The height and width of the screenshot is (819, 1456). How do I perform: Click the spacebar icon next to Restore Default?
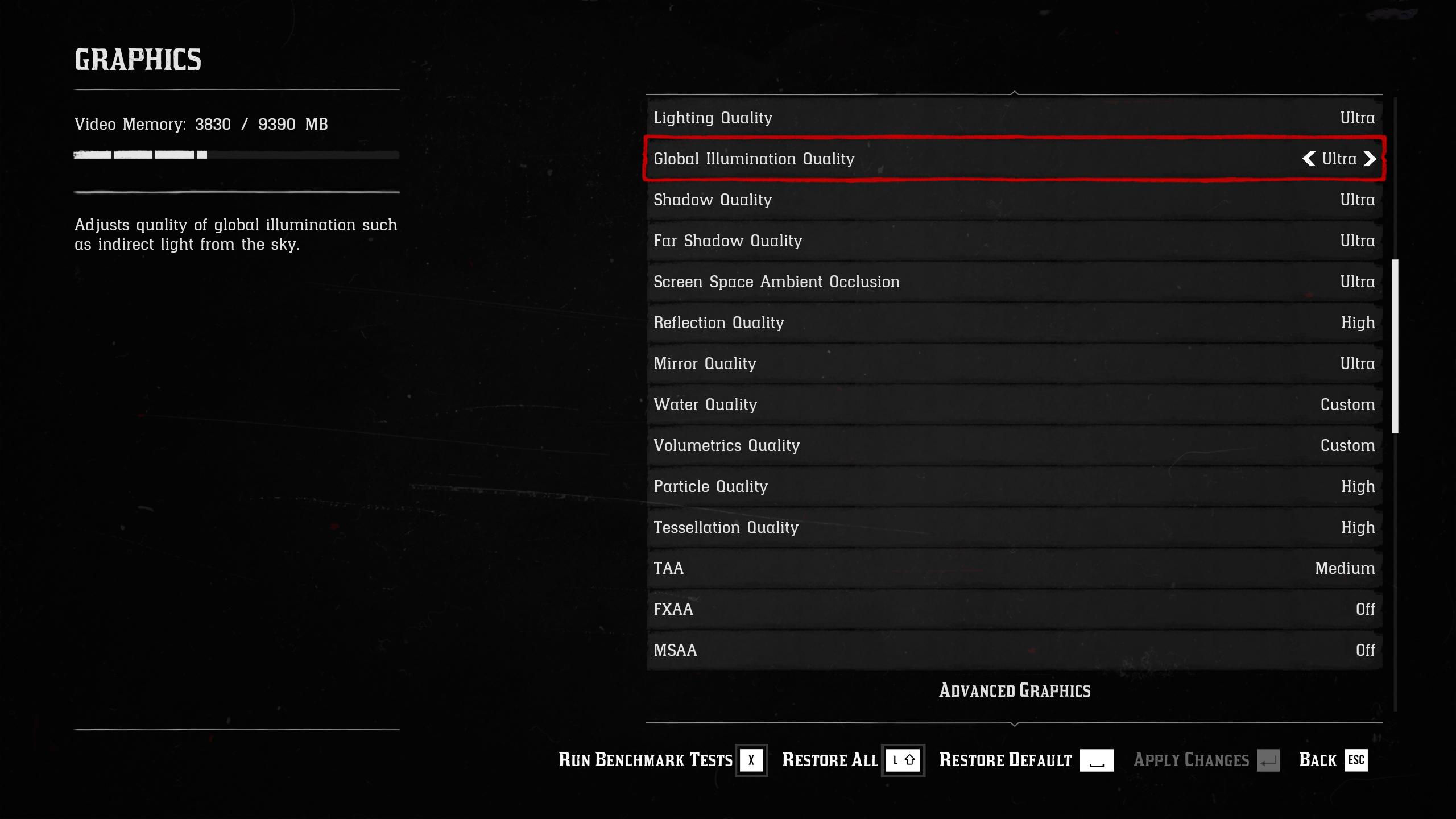point(1096,760)
